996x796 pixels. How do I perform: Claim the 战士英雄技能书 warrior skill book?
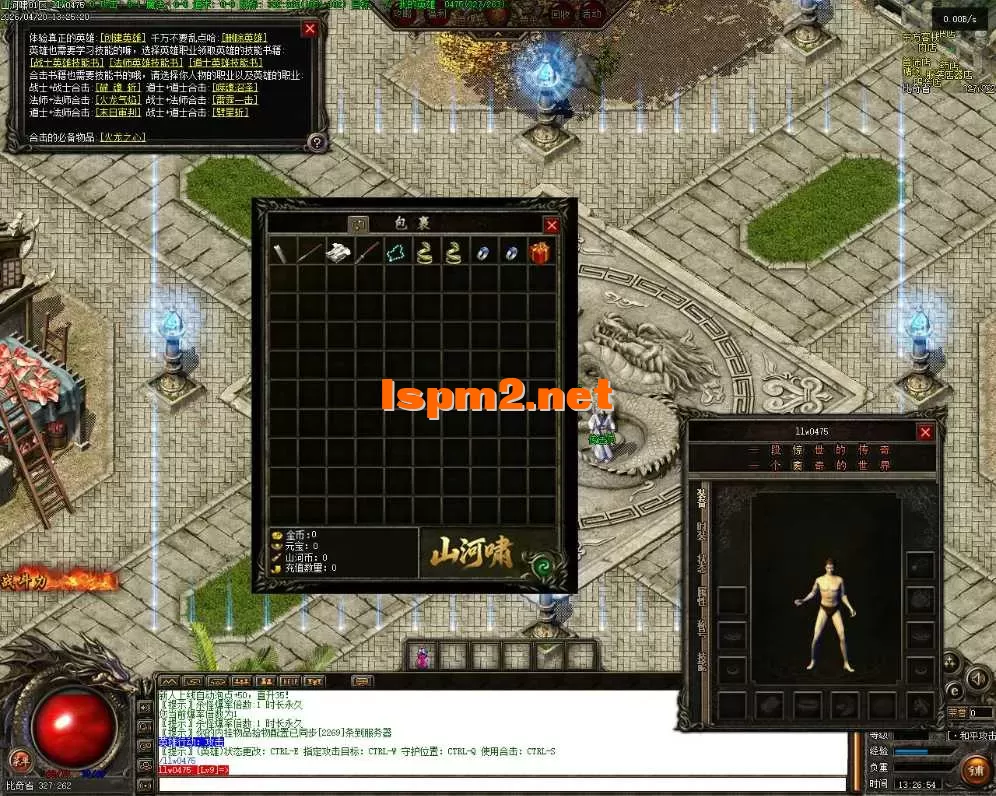67,63
